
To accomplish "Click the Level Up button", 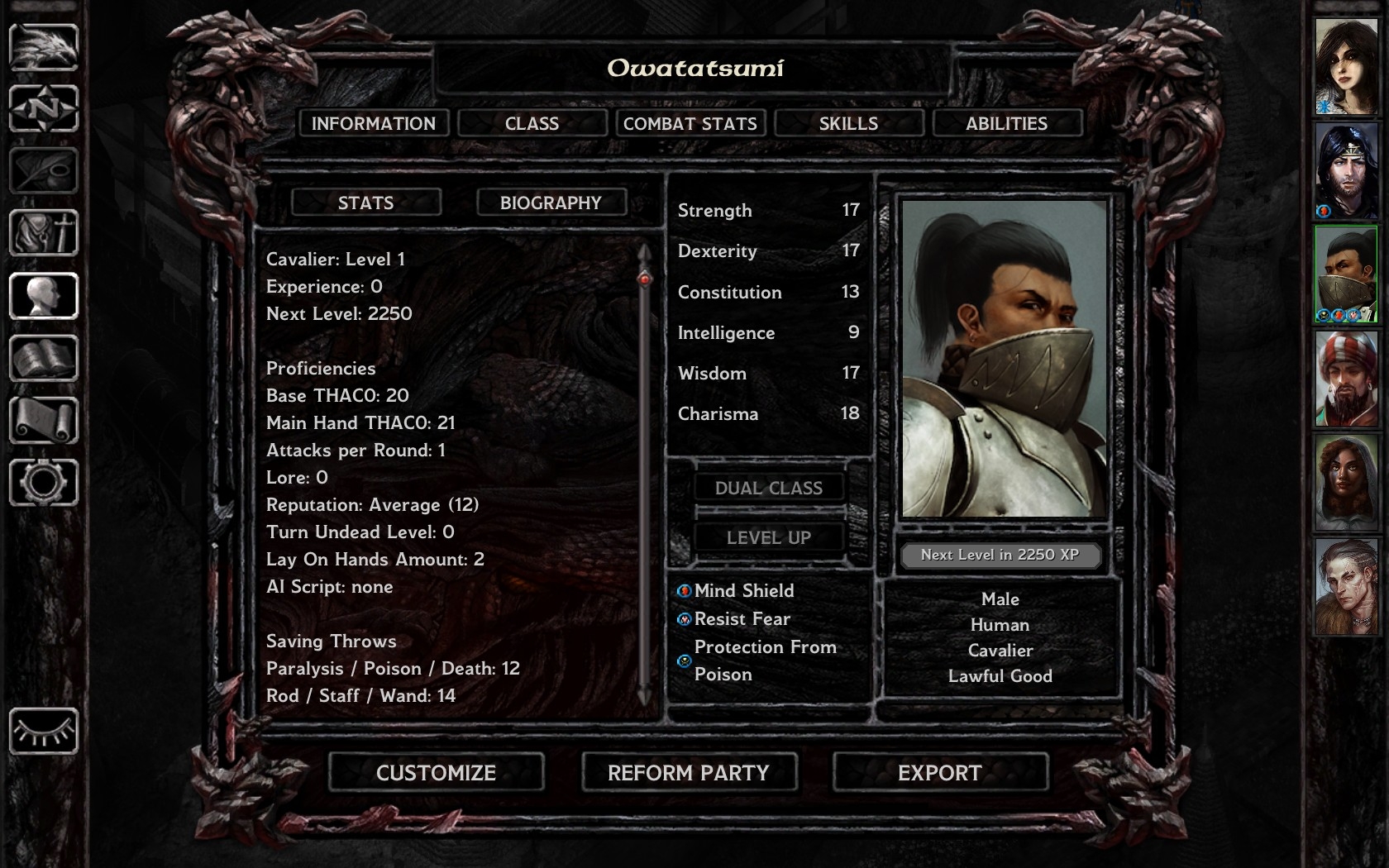I will click(x=768, y=537).
